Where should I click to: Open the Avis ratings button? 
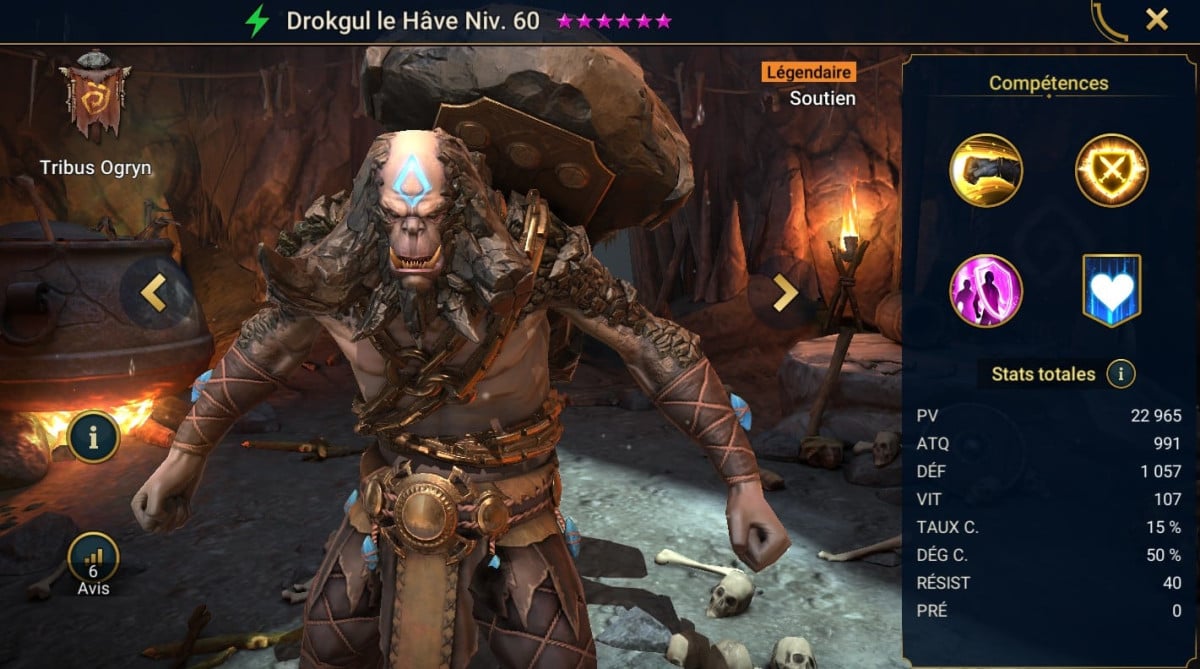pyautogui.click(x=94, y=562)
